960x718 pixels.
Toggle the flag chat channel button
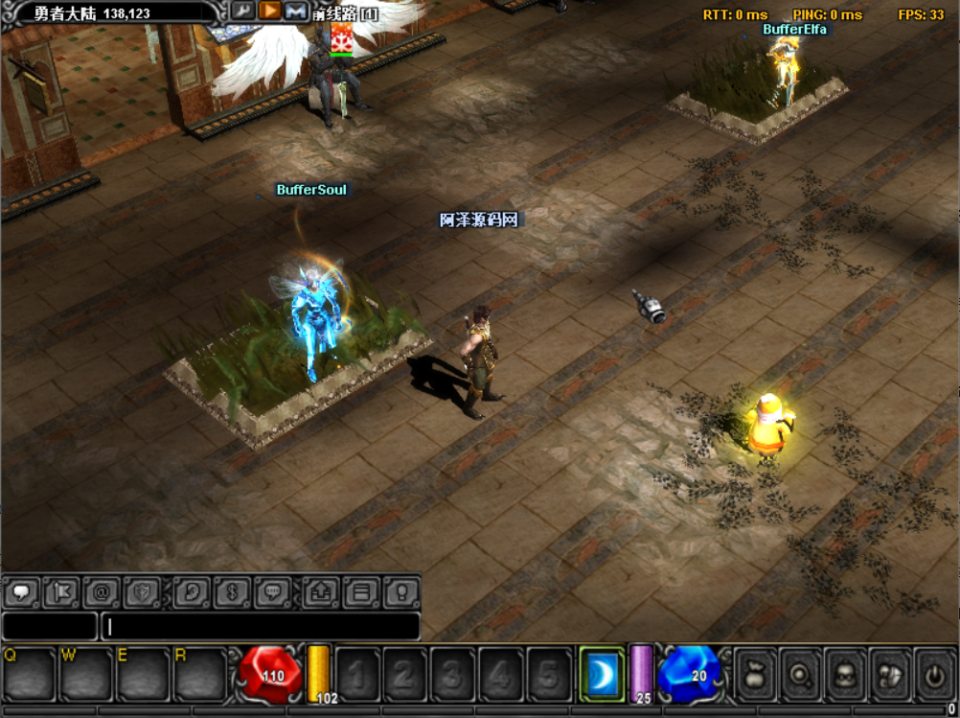click(61, 592)
